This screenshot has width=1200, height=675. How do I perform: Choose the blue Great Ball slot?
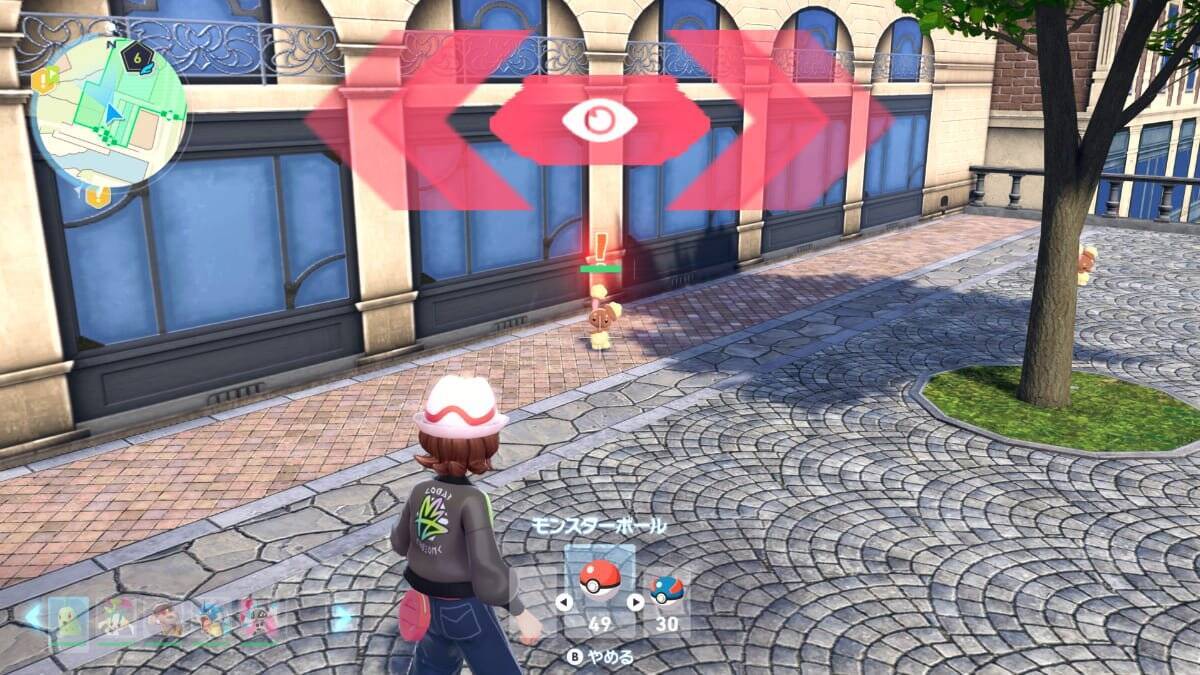pos(666,591)
